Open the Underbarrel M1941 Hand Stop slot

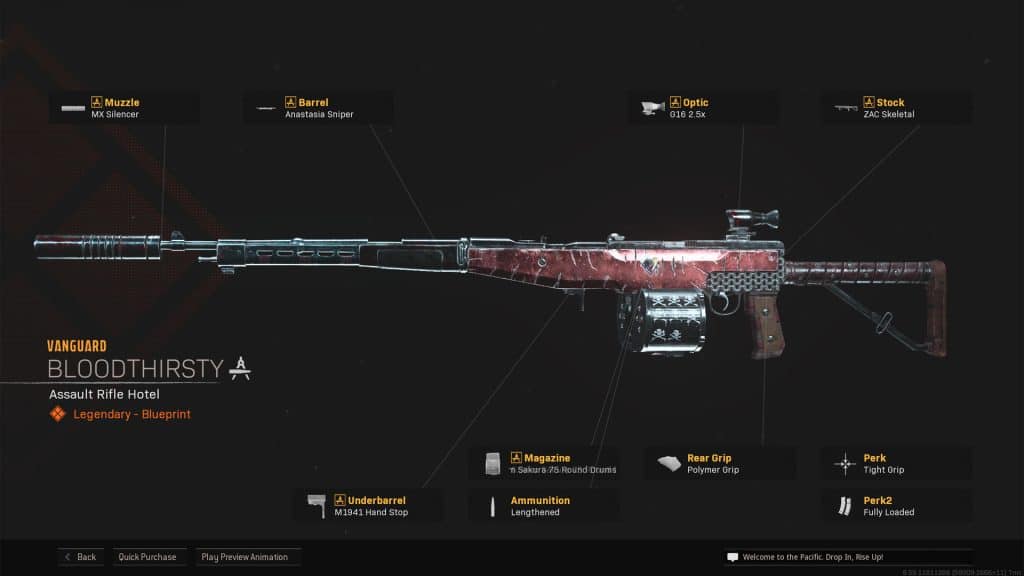(368, 505)
